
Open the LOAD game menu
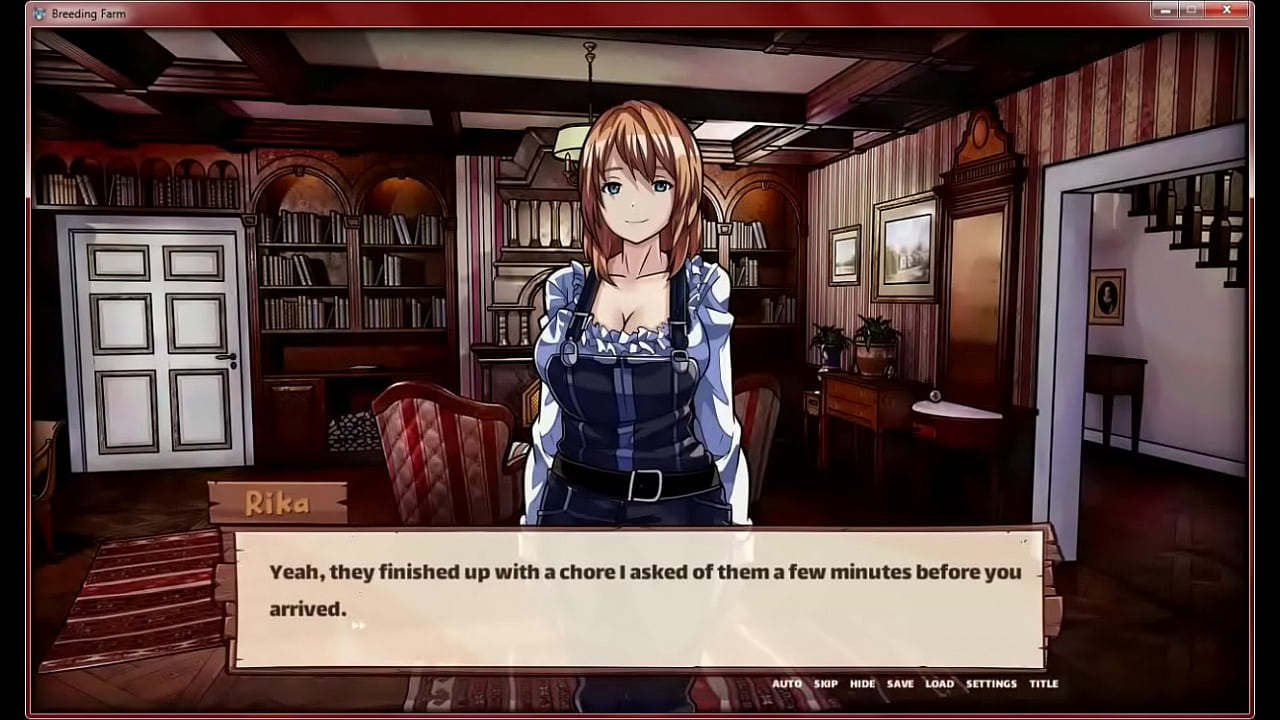pos(939,684)
